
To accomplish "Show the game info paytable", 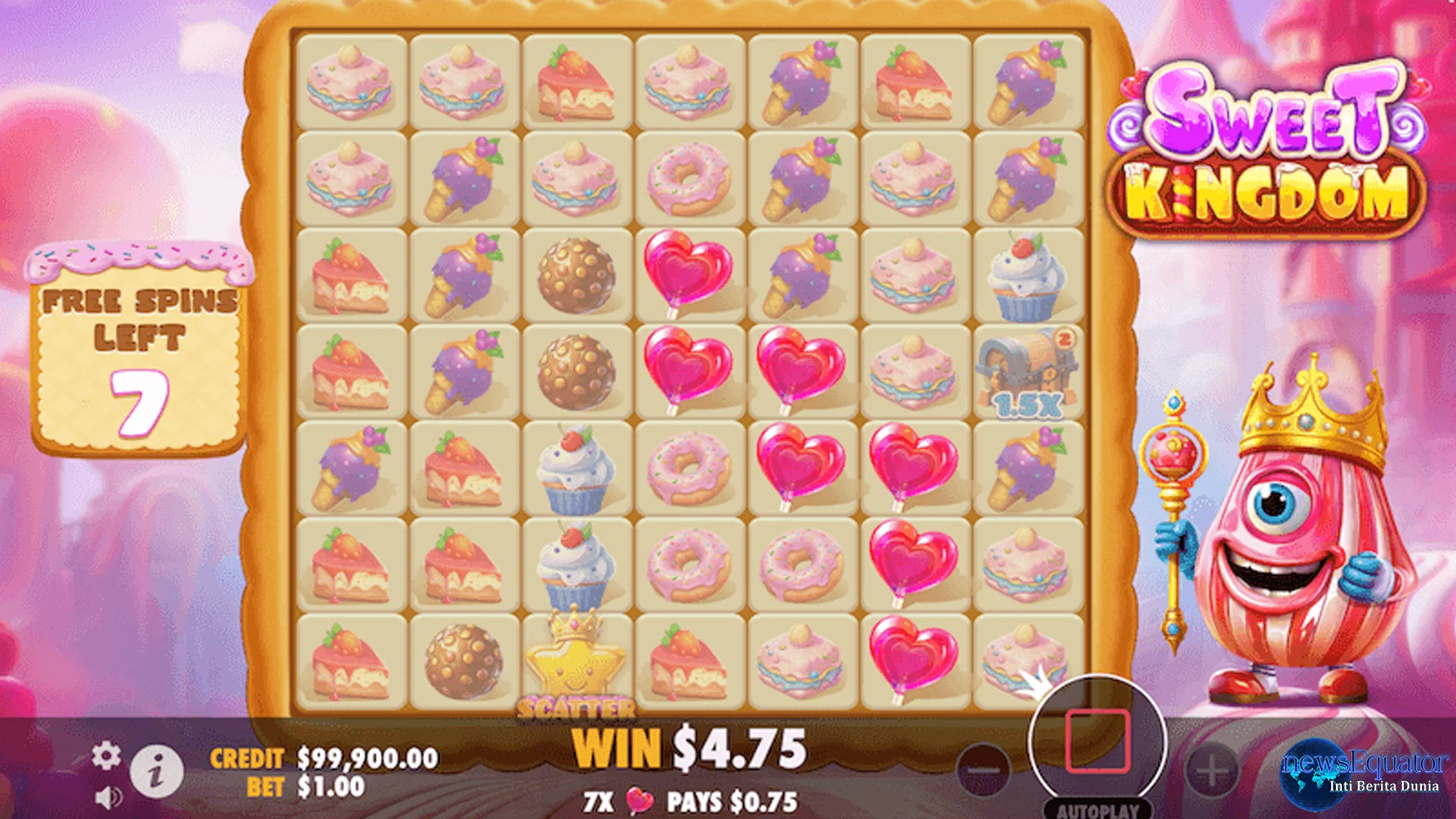I will [156, 772].
